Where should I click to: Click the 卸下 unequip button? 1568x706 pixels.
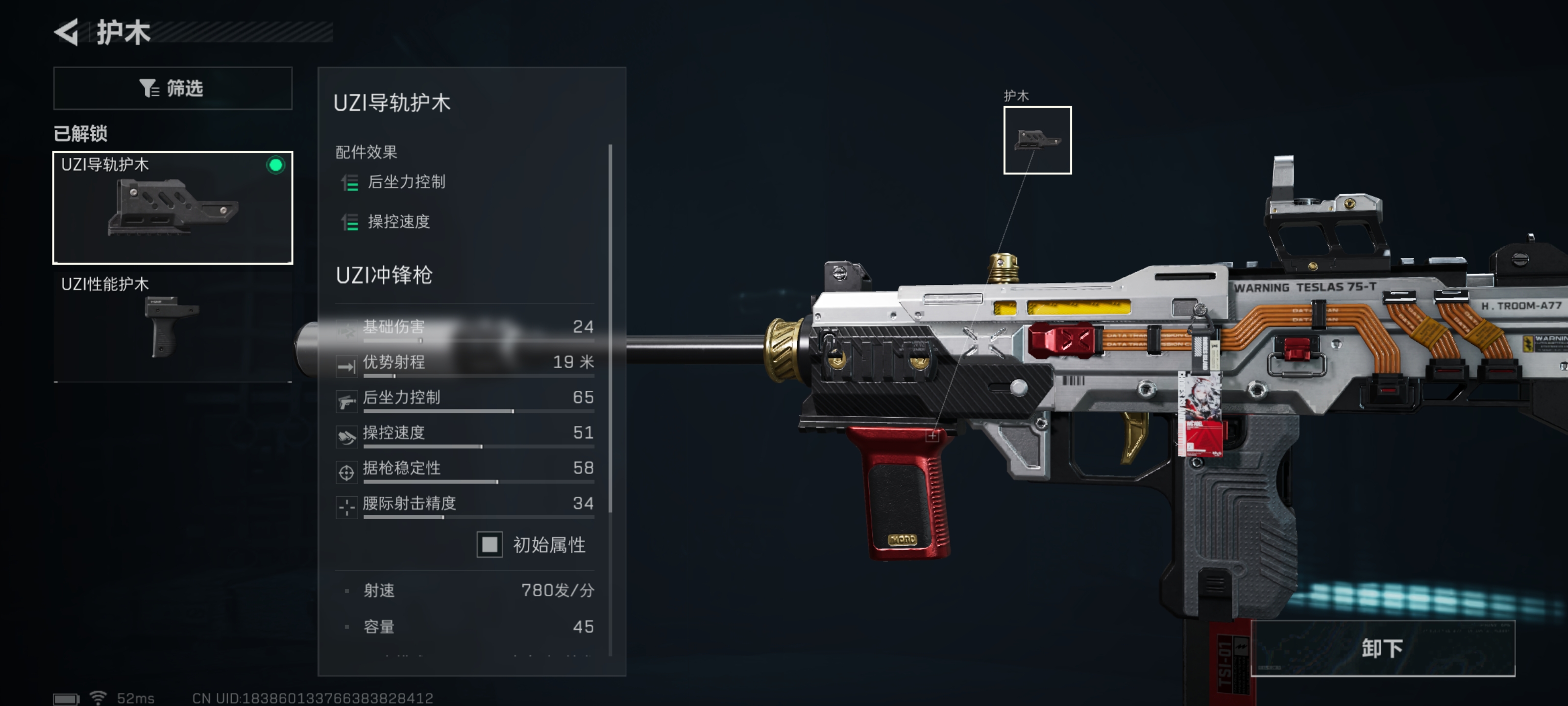(1382, 648)
